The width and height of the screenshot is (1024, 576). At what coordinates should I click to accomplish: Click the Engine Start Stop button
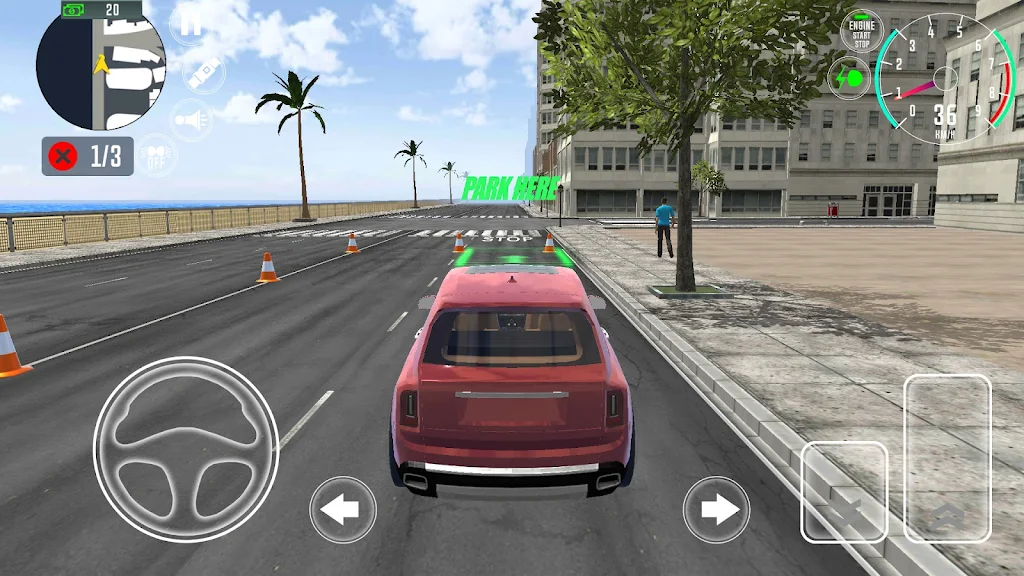click(860, 31)
